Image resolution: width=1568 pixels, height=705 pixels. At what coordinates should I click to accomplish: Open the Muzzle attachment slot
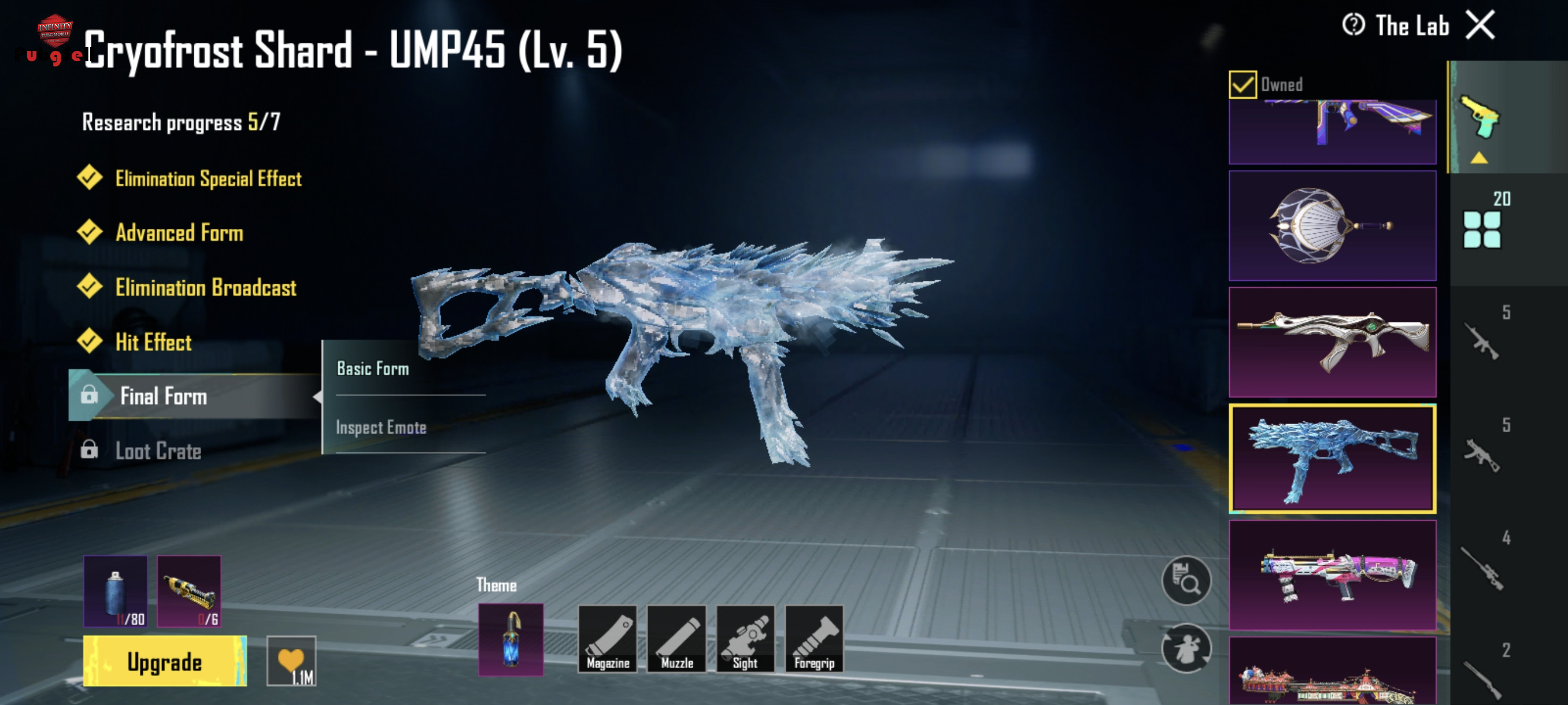[676, 639]
